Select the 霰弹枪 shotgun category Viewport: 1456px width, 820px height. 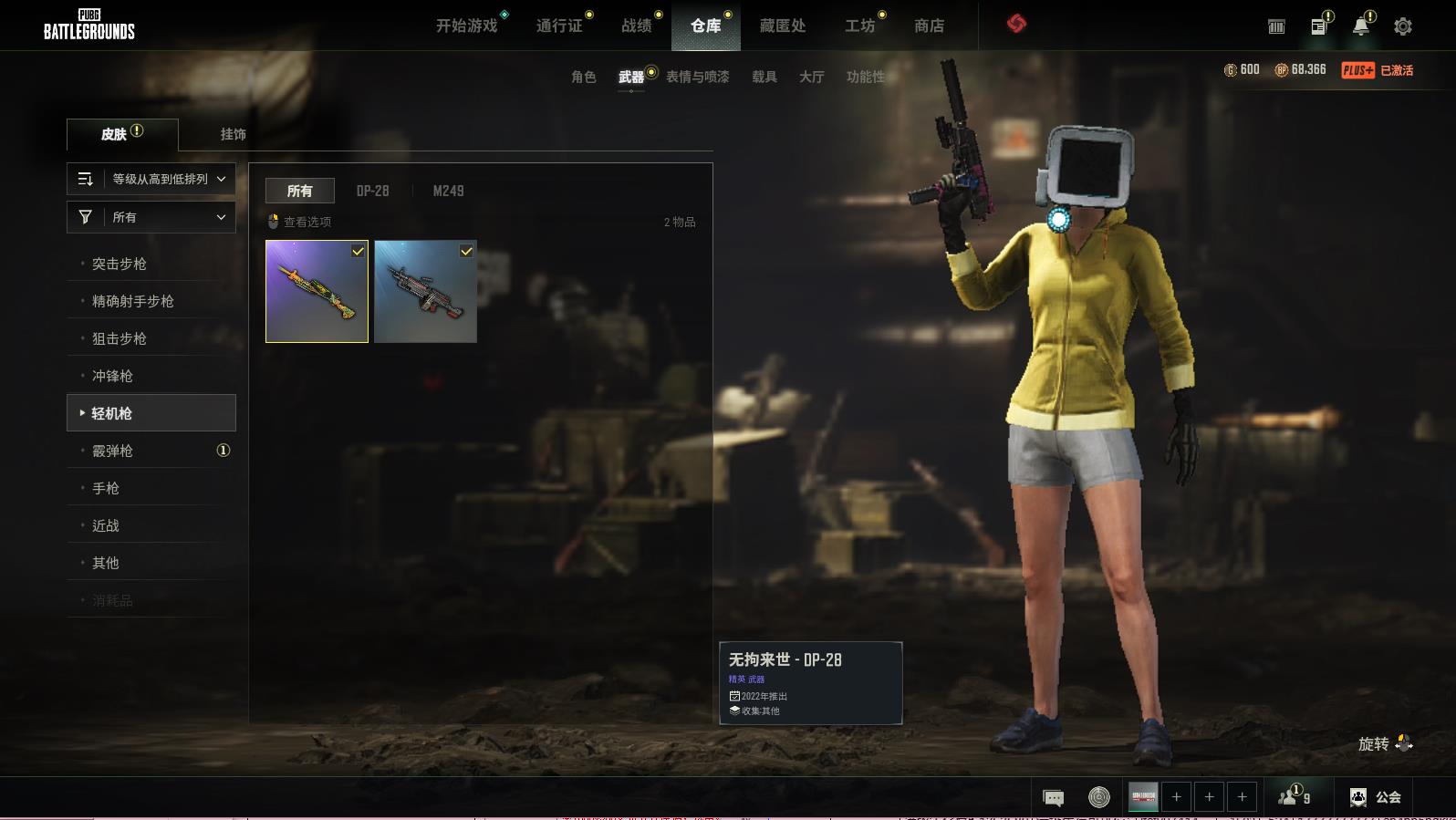click(113, 451)
